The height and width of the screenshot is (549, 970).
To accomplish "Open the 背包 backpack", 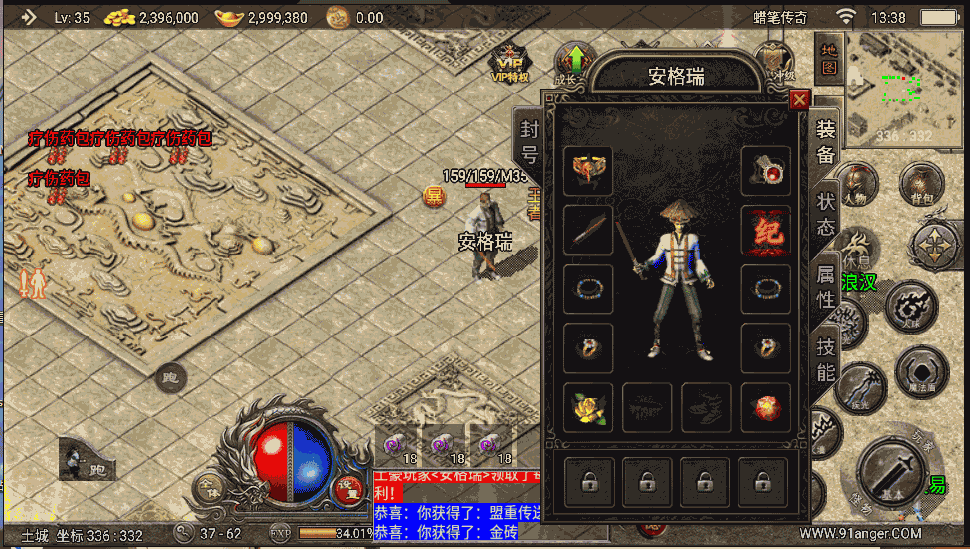I will (x=920, y=187).
